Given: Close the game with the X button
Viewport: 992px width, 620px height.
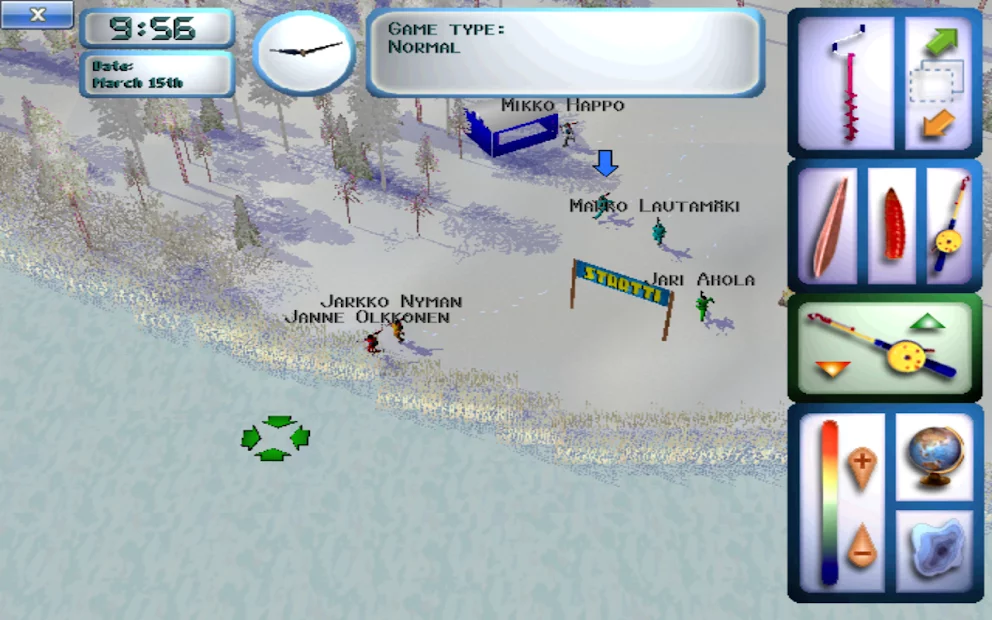Looking at the screenshot, I should coord(37,15).
